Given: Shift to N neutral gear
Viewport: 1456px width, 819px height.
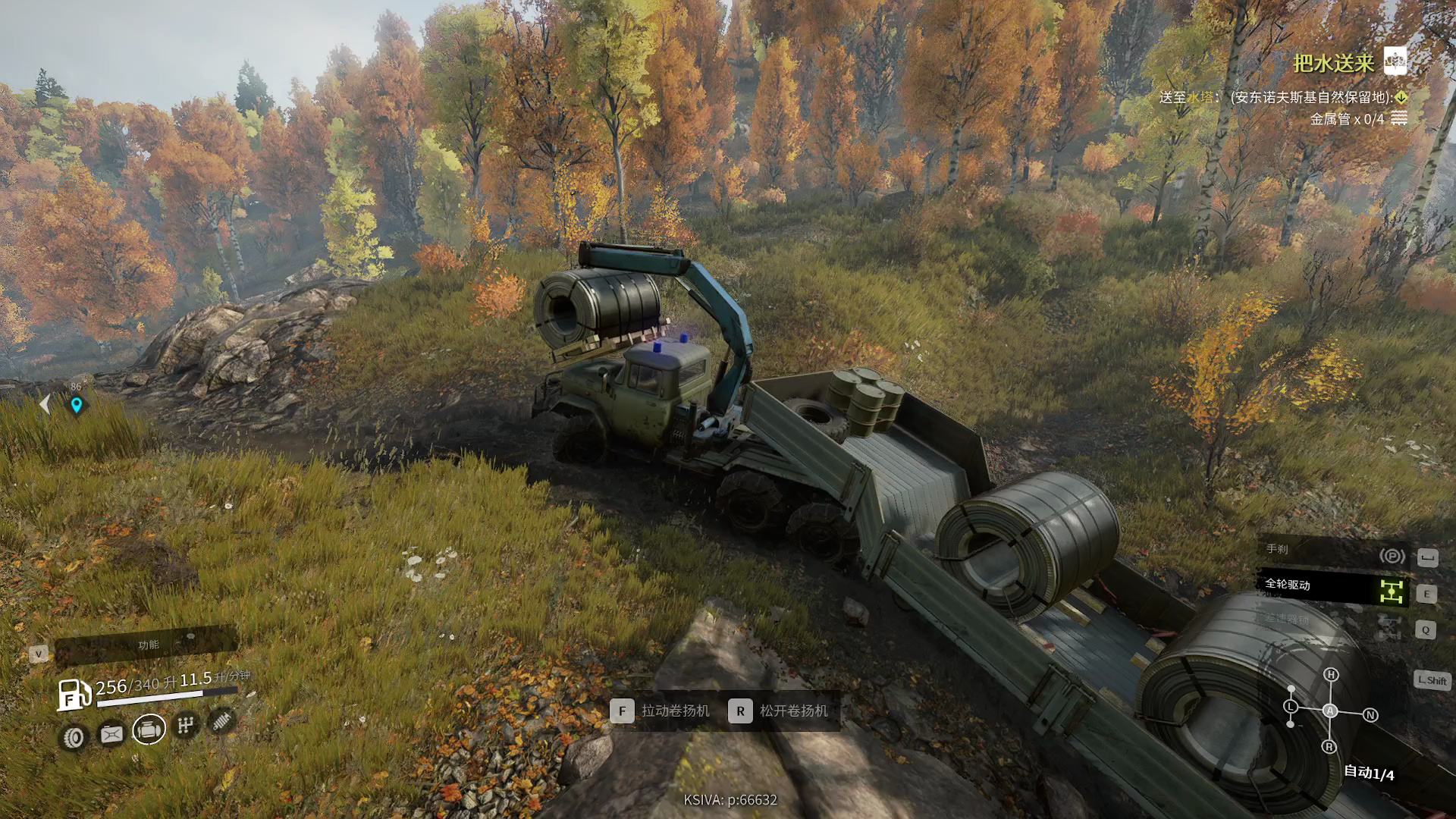Looking at the screenshot, I should (1370, 715).
